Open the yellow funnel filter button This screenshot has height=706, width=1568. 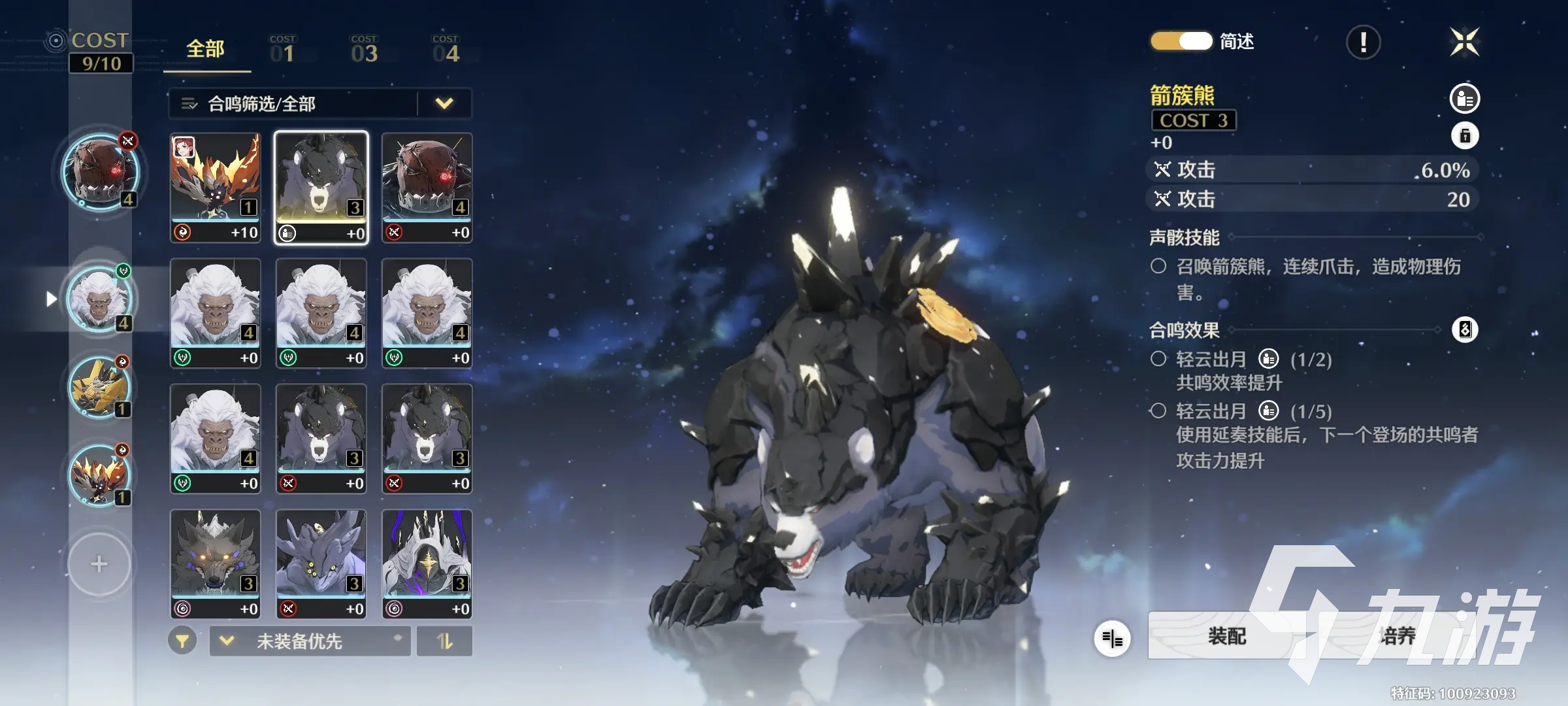(x=182, y=641)
